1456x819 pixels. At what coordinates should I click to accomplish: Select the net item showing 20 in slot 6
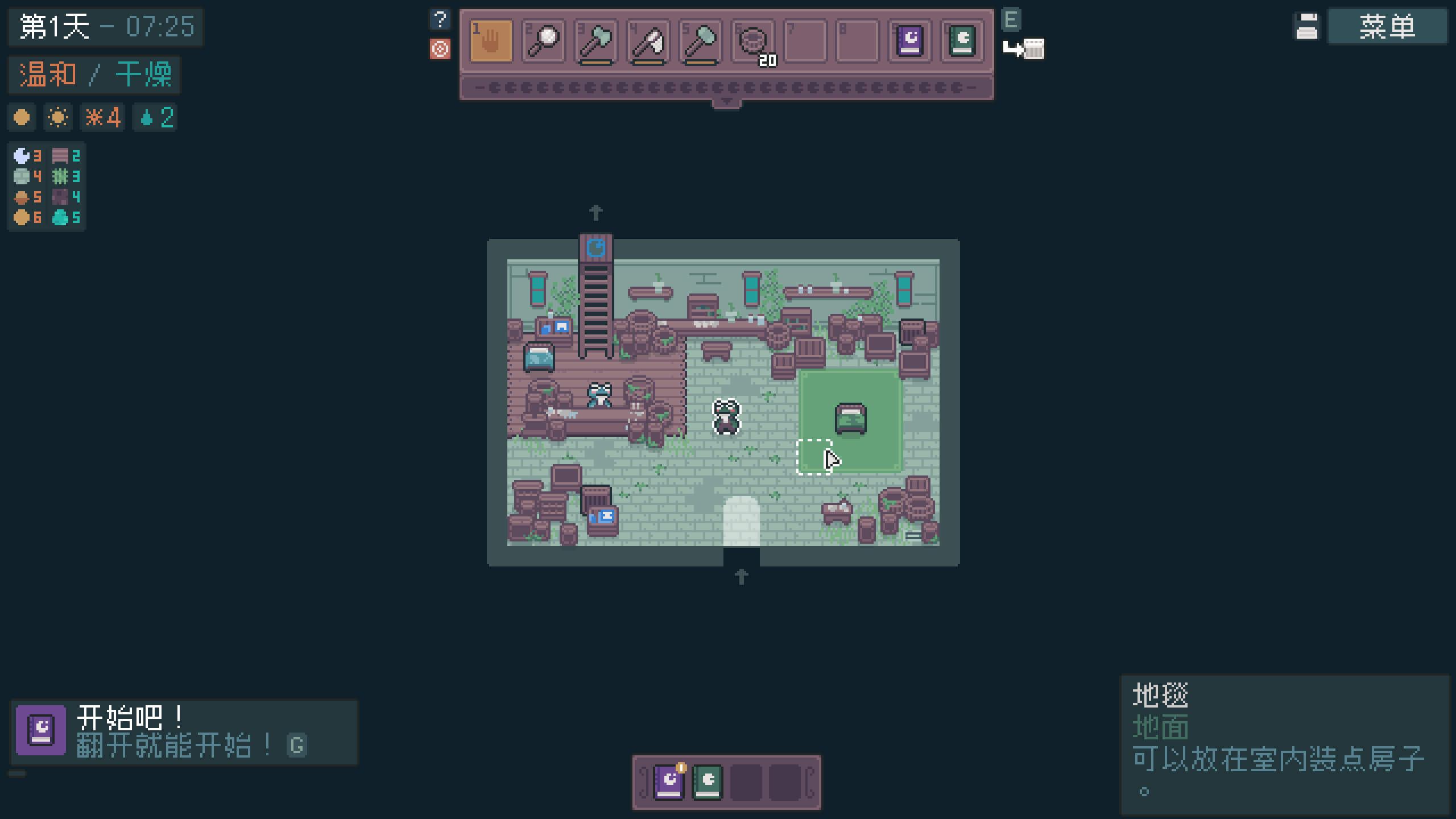[754, 40]
